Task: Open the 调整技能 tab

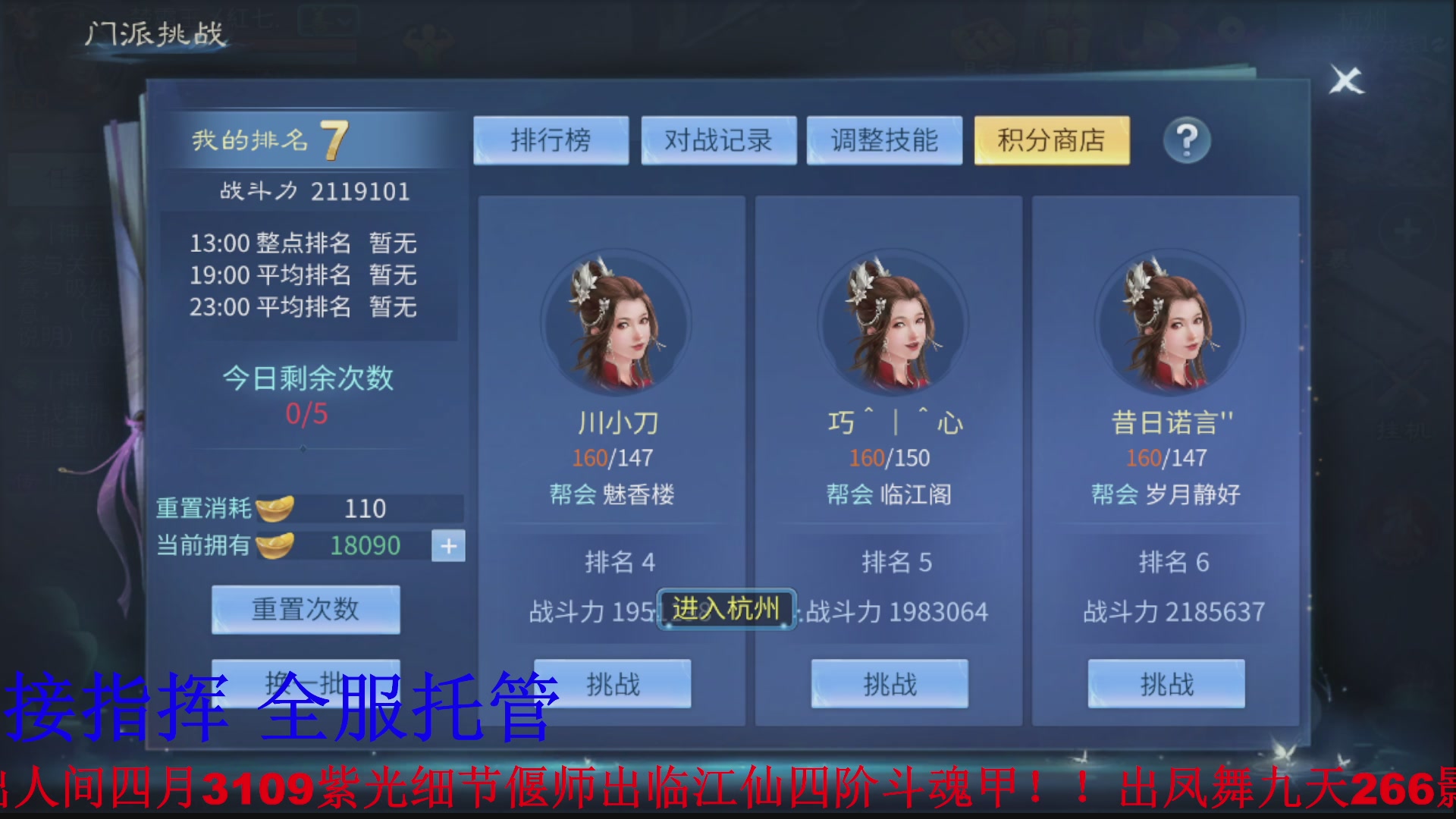Action: click(884, 140)
